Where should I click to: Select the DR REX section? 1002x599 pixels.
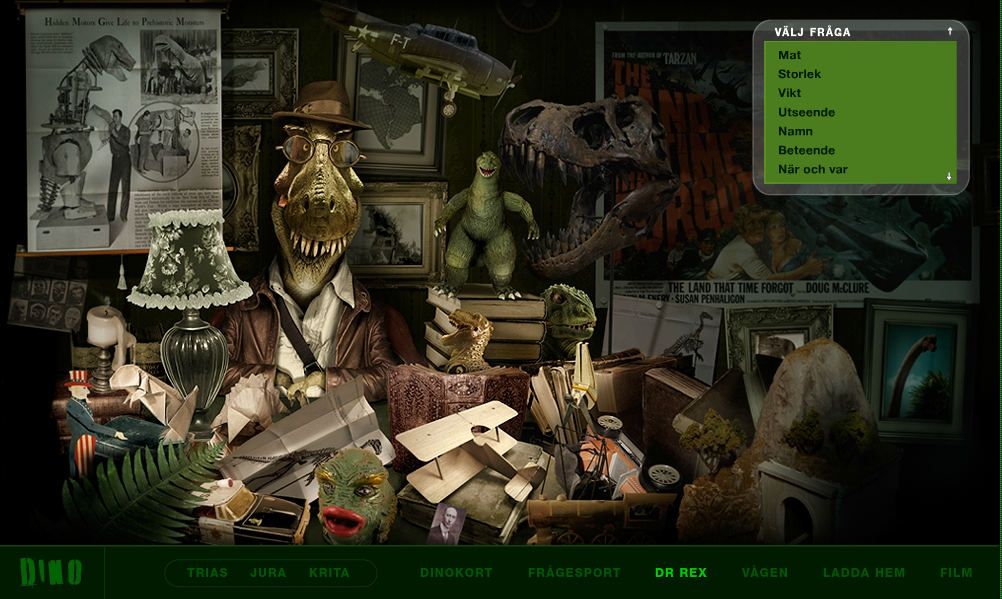[x=681, y=573]
